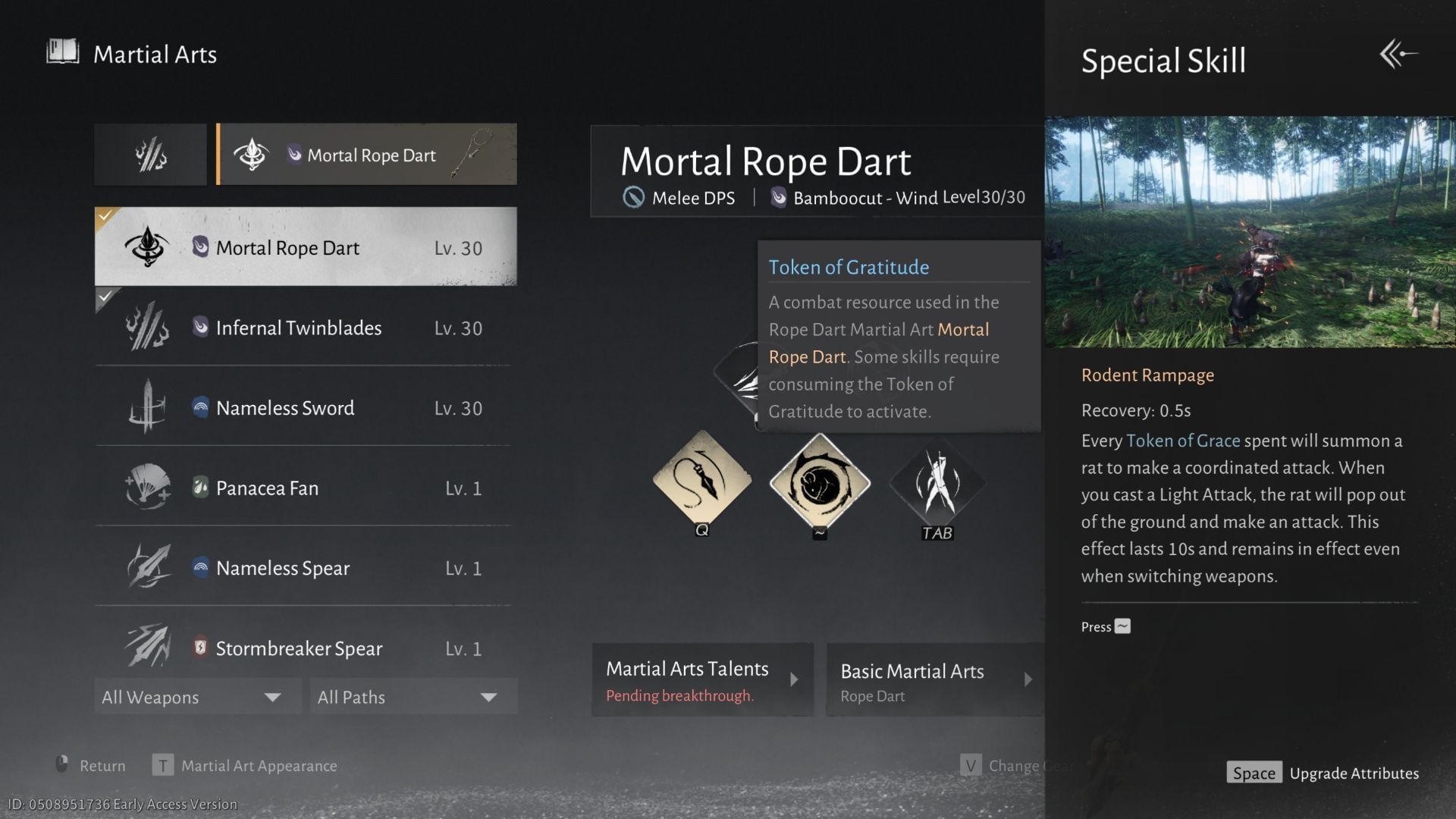Select the Mortal Rope Dart tab at top
Screen dimensions: 1456x819
[366, 154]
